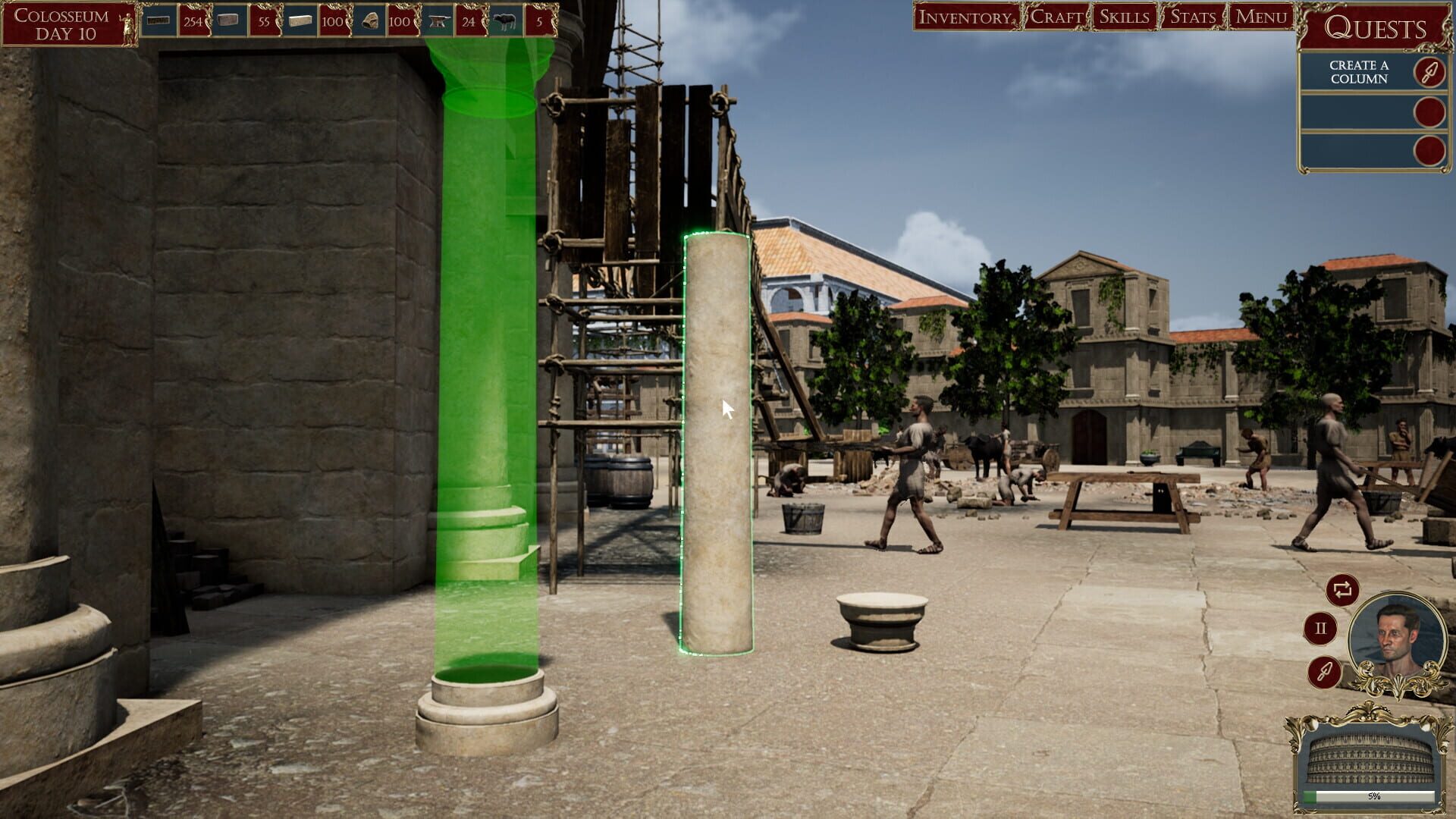The image size is (1456, 819).
Task: Click the anvil resource icon showing 24
Action: point(438,20)
